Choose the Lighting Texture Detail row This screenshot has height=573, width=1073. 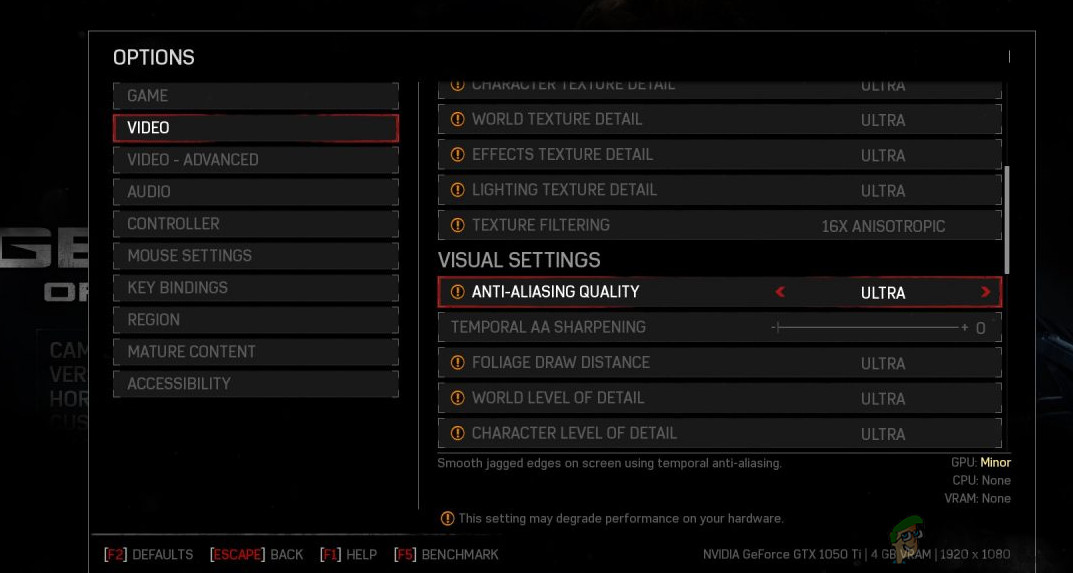pyautogui.click(x=719, y=190)
